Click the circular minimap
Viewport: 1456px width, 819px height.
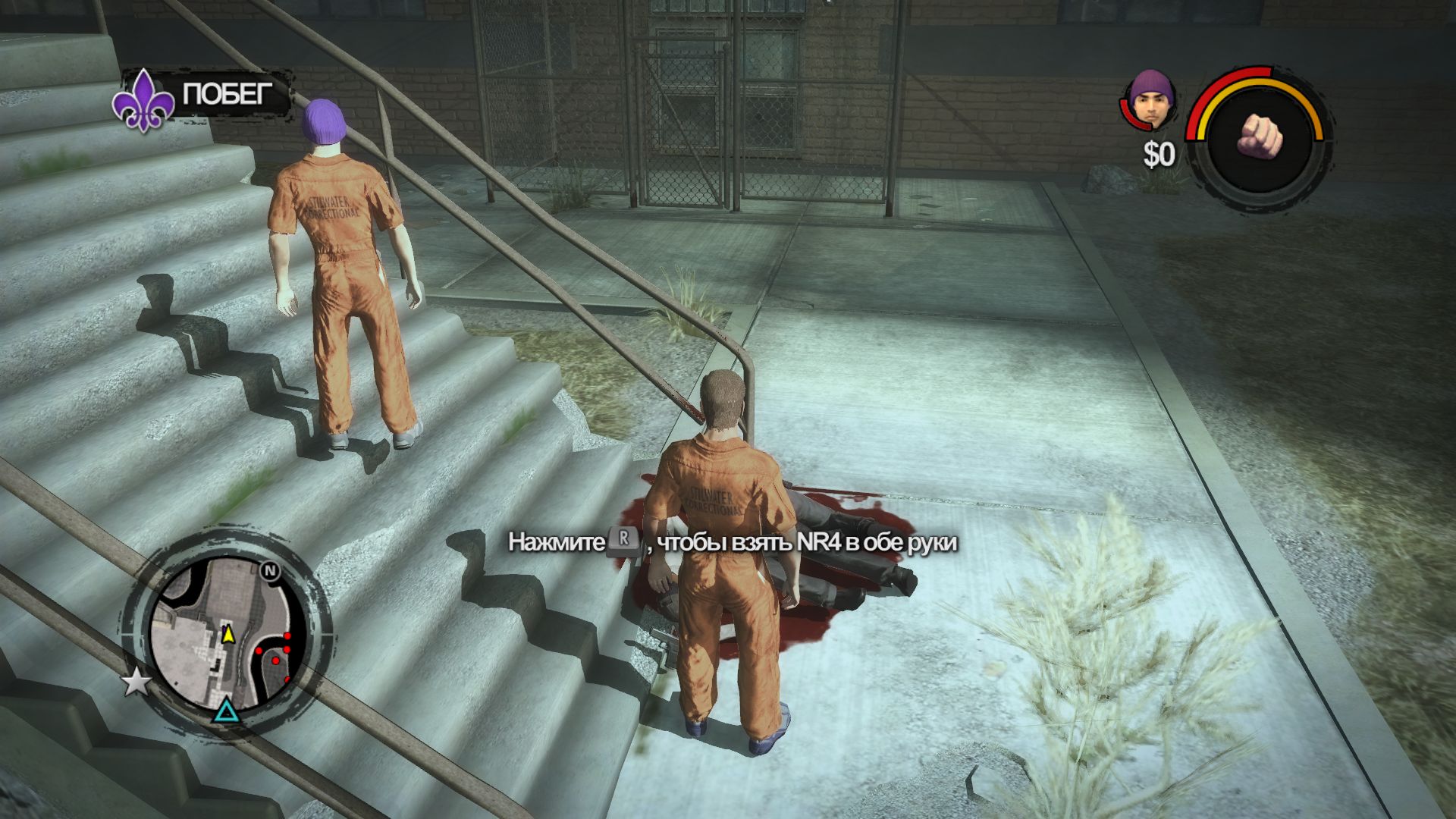224,635
